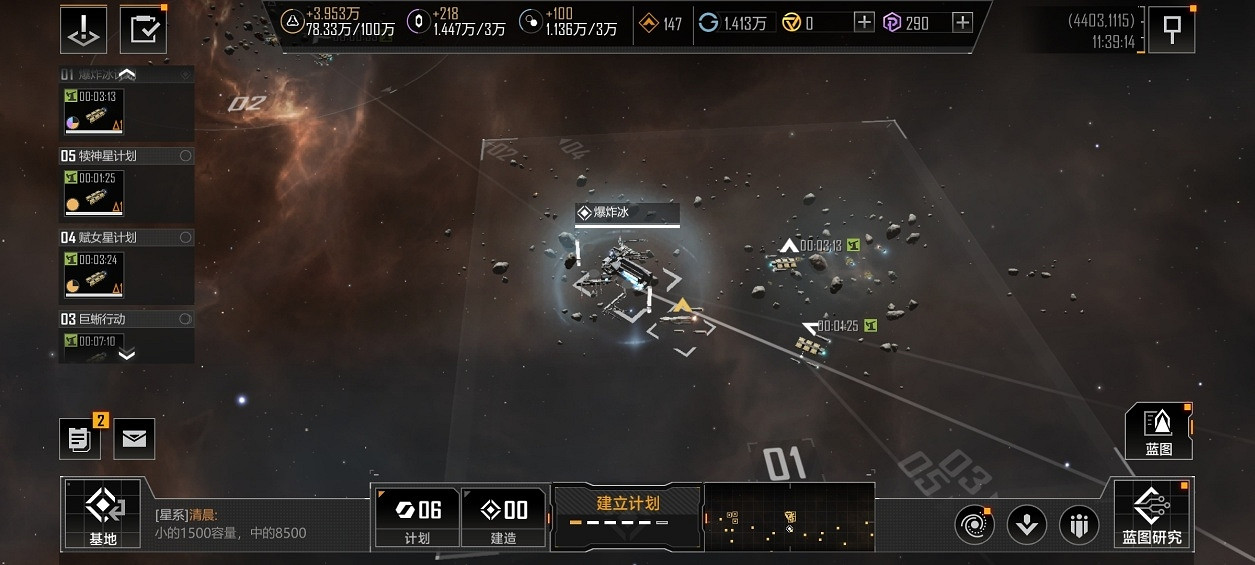The height and width of the screenshot is (565, 1255).
Task: Open the mail envelope icon
Action: [x=135, y=438]
